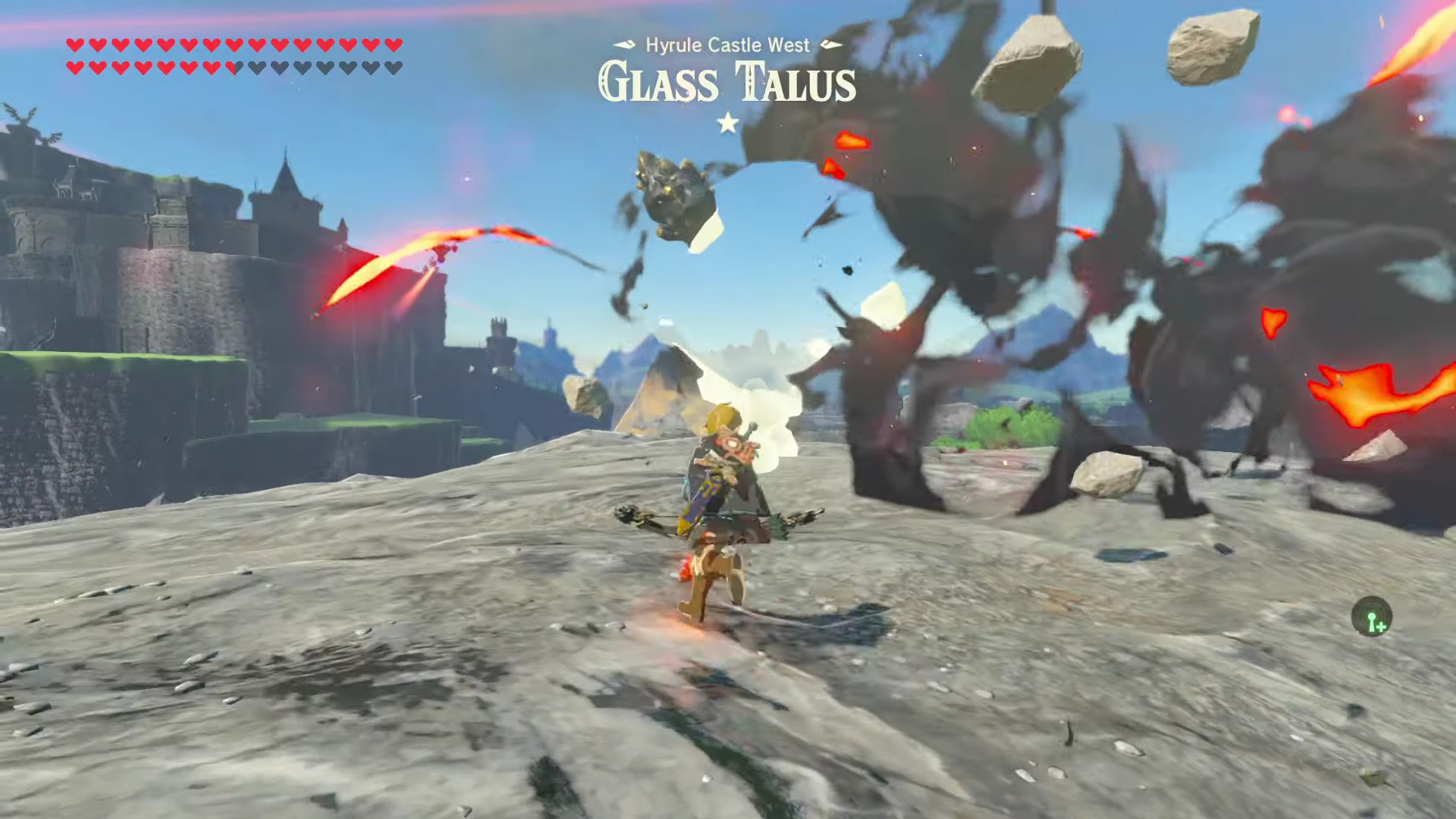1456x819 pixels.
Task: Click the red health meter row
Action: coord(227,45)
